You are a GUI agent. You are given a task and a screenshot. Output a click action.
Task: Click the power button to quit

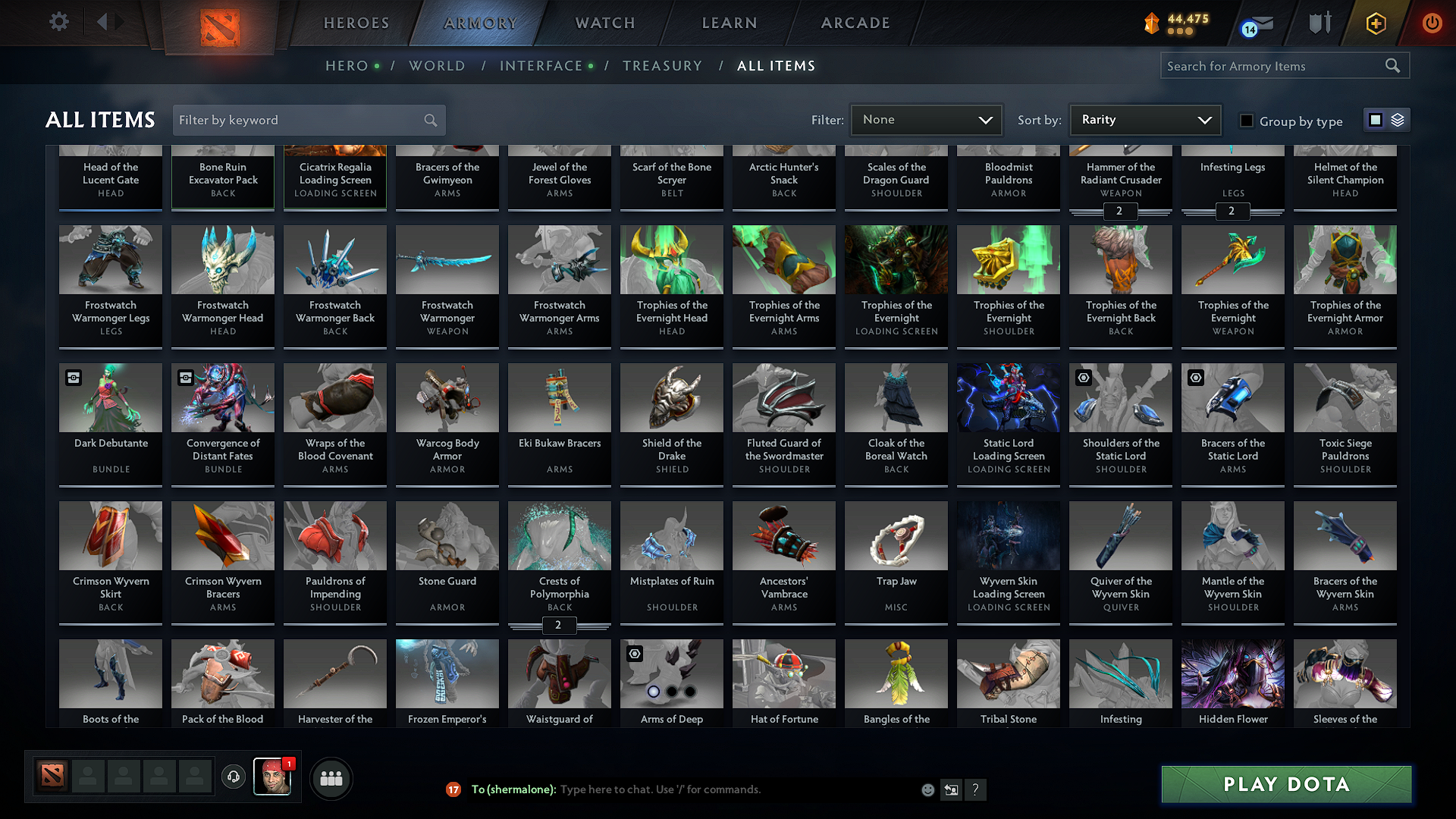tap(1432, 23)
